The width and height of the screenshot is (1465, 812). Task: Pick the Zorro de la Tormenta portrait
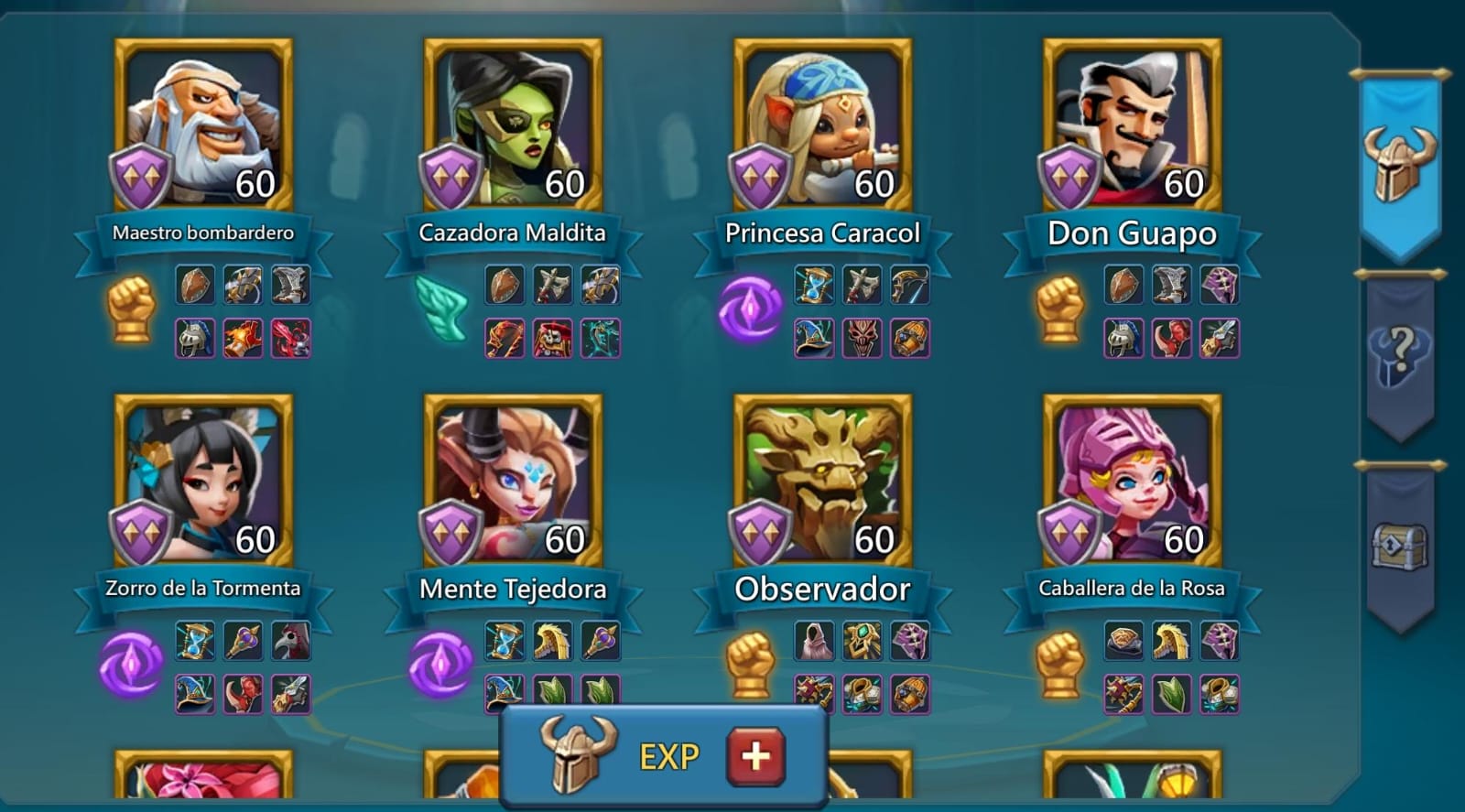[x=203, y=480]
